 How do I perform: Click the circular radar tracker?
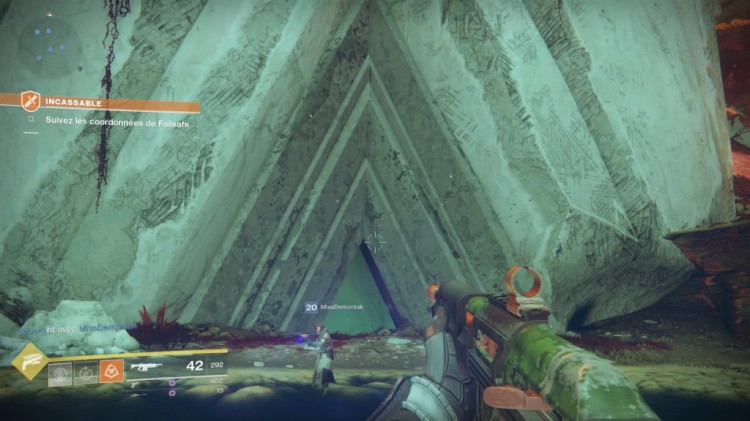(x=48, y=47)
